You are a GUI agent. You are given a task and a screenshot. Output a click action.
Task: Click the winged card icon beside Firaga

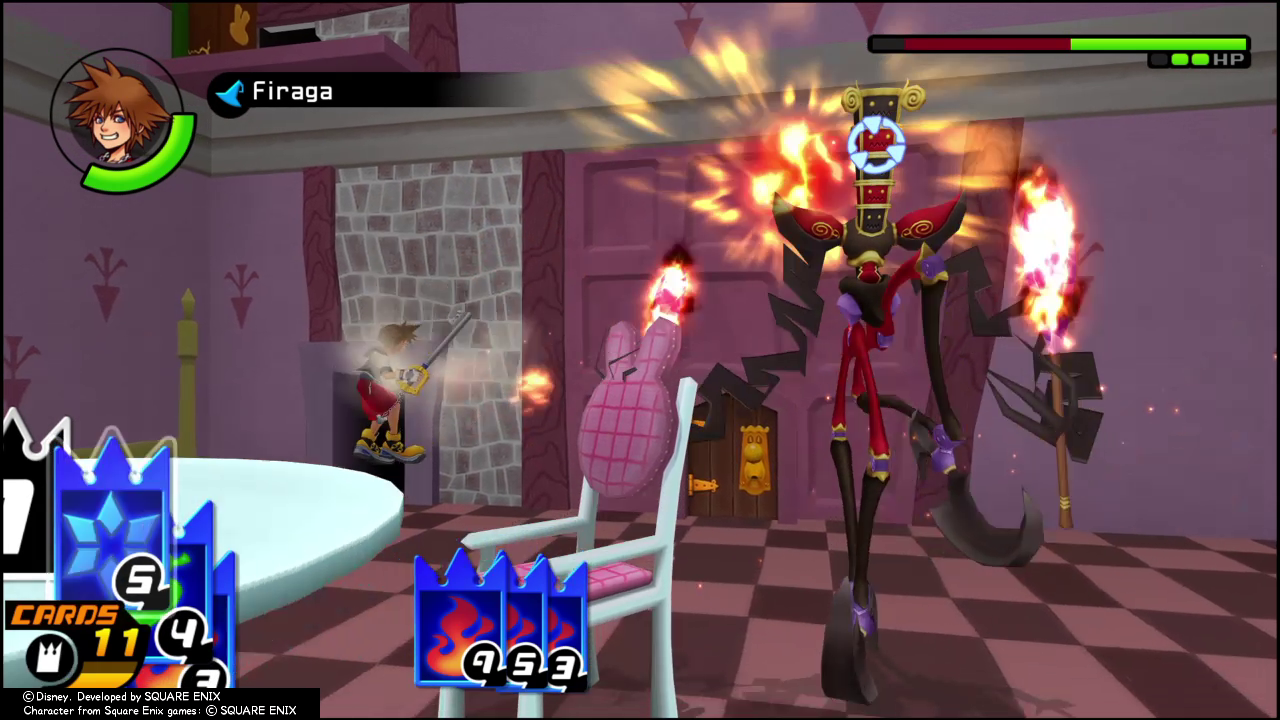click(229, 95)
